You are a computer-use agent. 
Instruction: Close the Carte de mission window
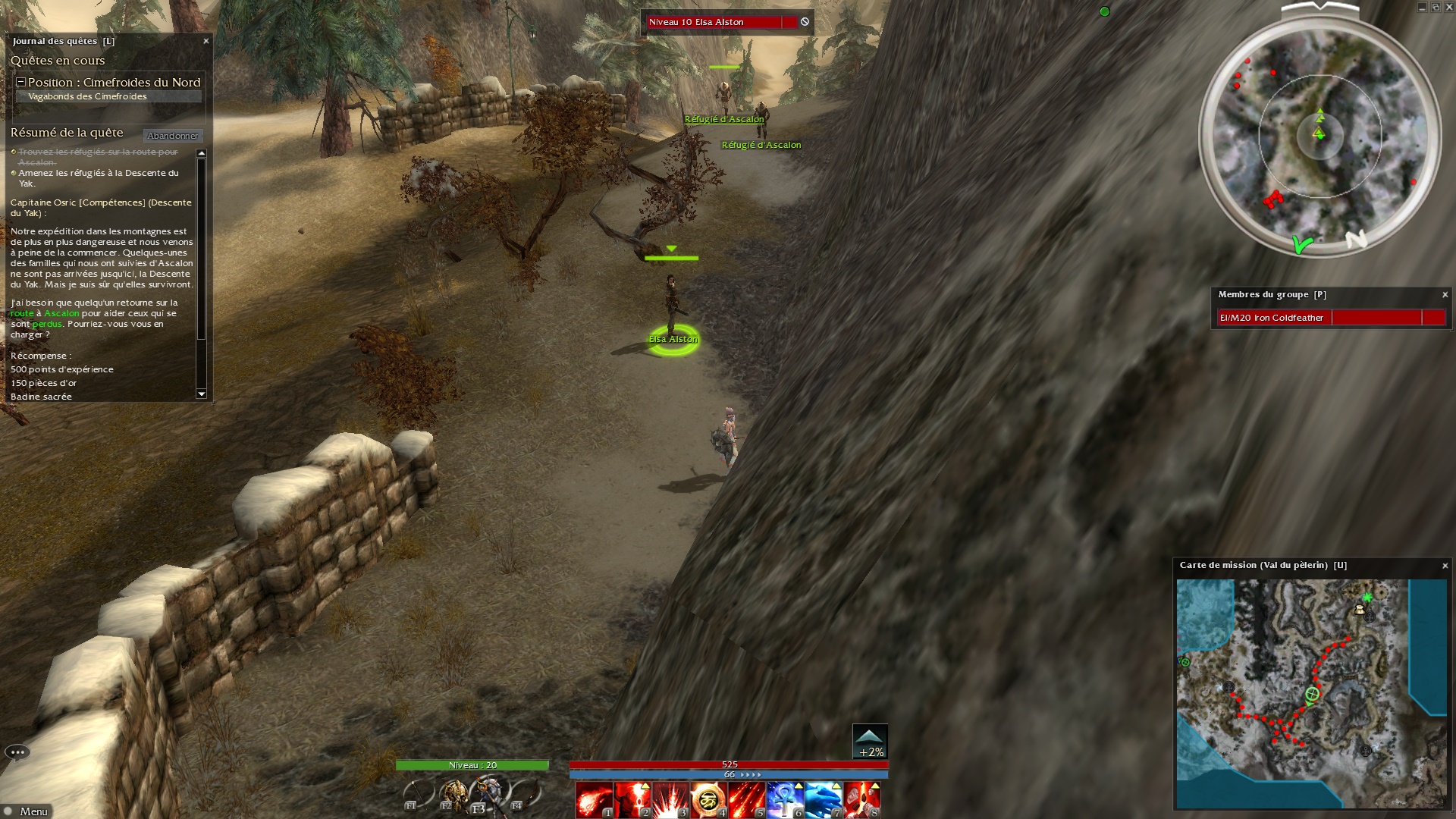(1445, 566)
